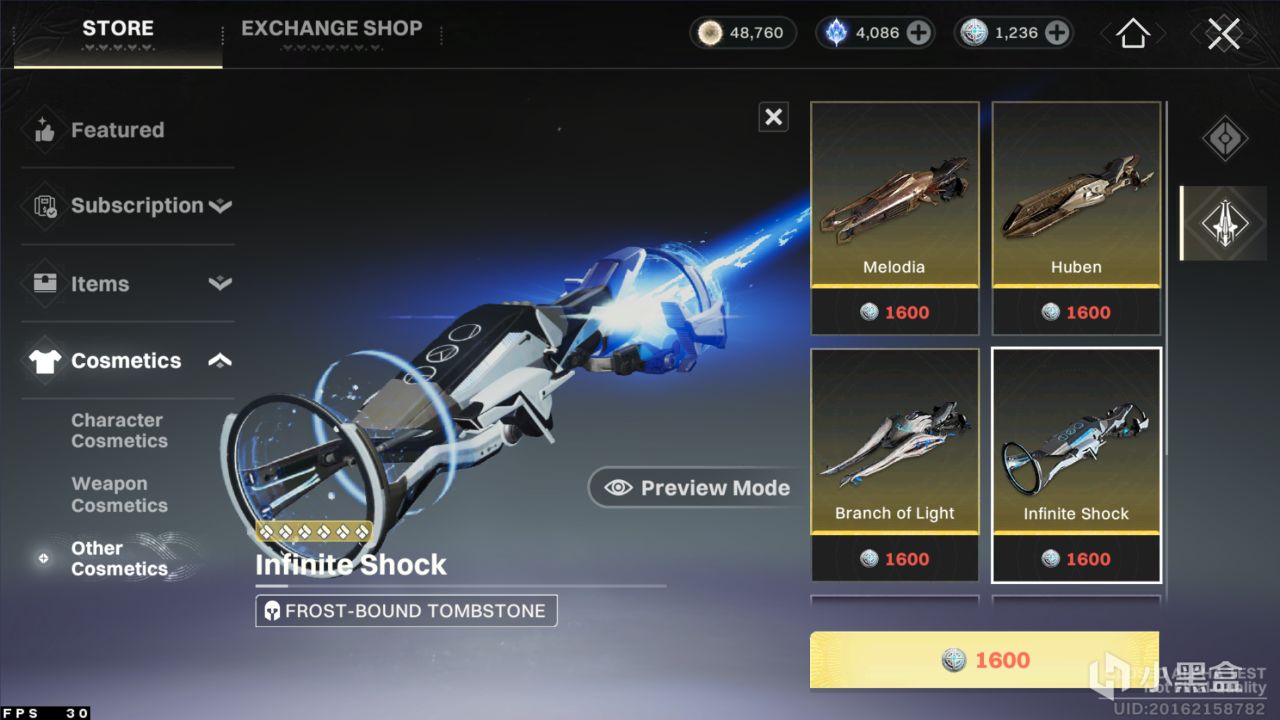
Task: Open Character Cosmetics subcategory
Action: click(x=119, y=431)
